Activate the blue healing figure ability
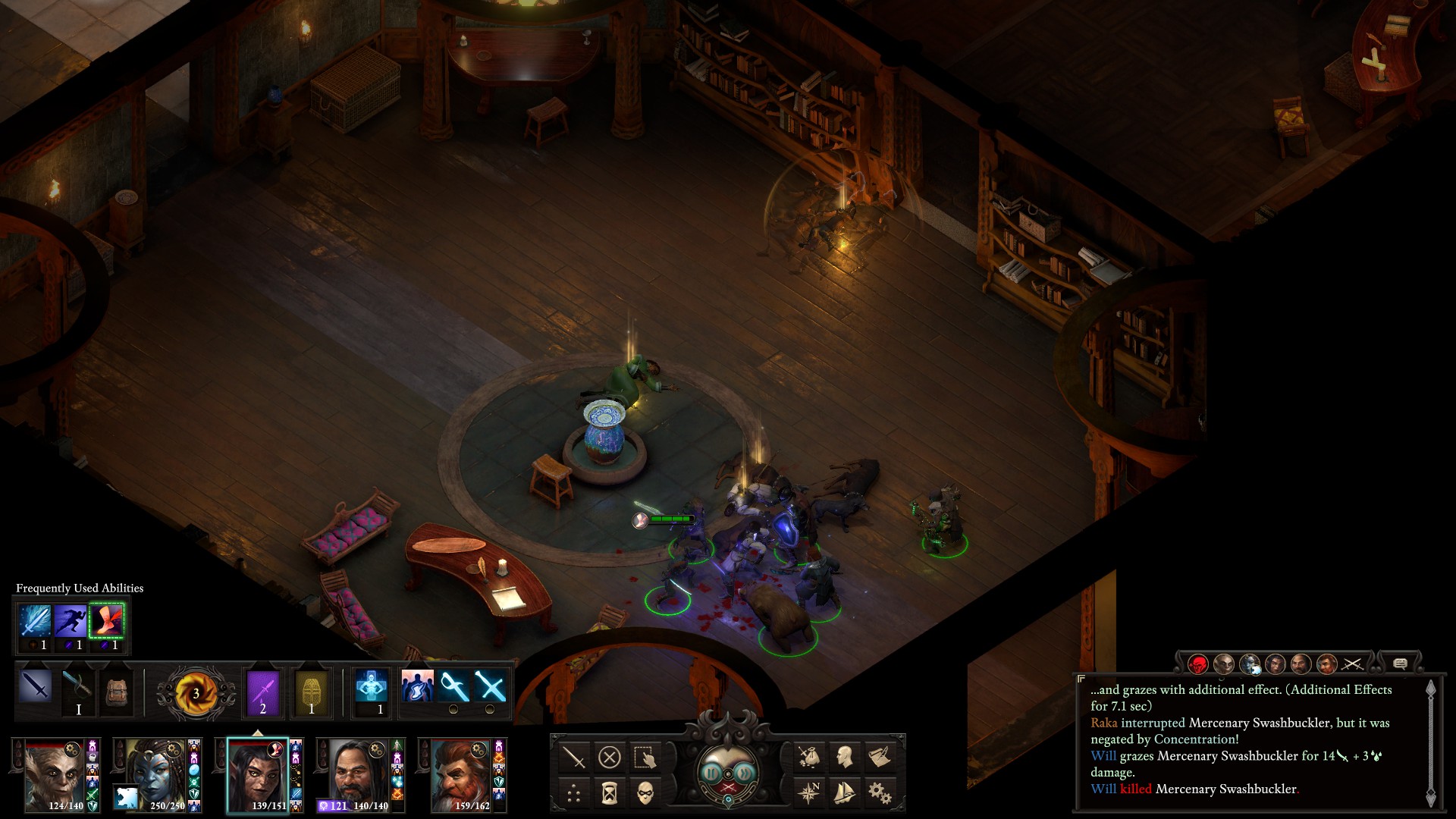Image resolution: width=1456 pixels, height=819 pixels. click(x=372, y=688)
